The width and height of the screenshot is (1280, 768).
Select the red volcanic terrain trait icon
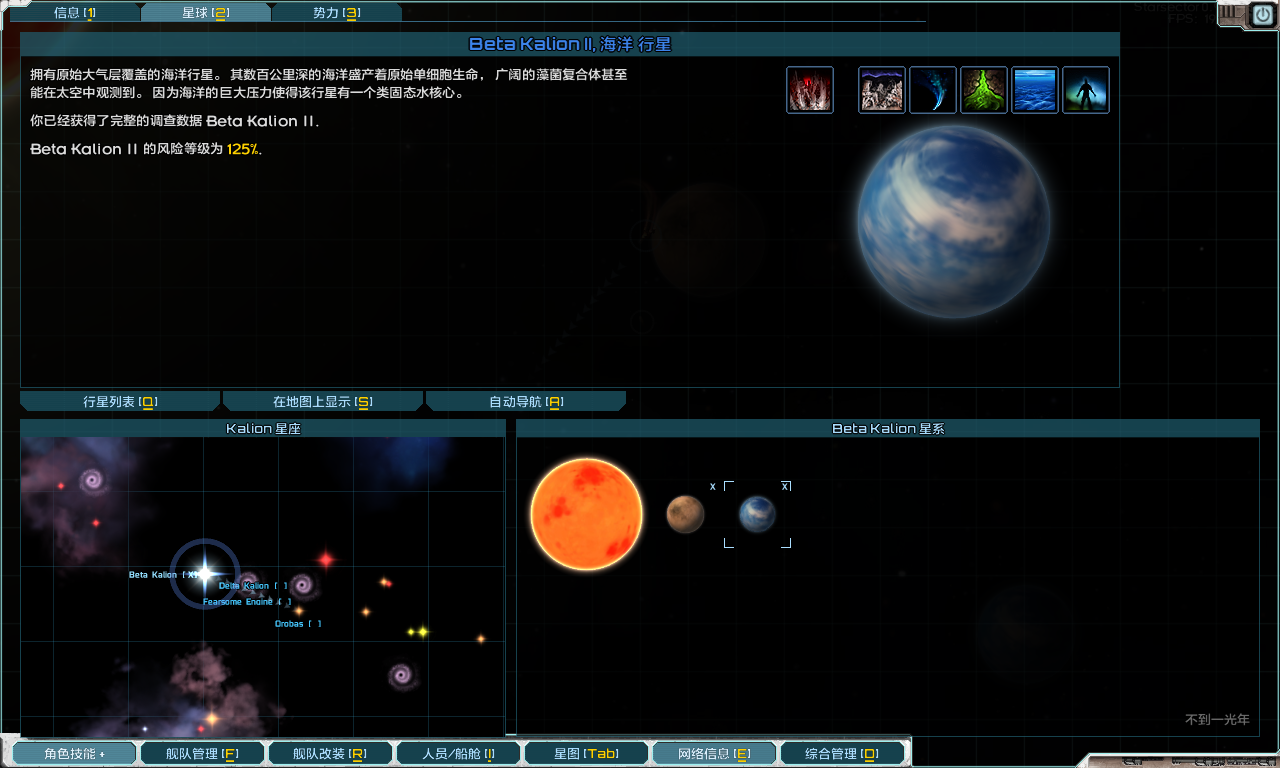coord(809,88)
